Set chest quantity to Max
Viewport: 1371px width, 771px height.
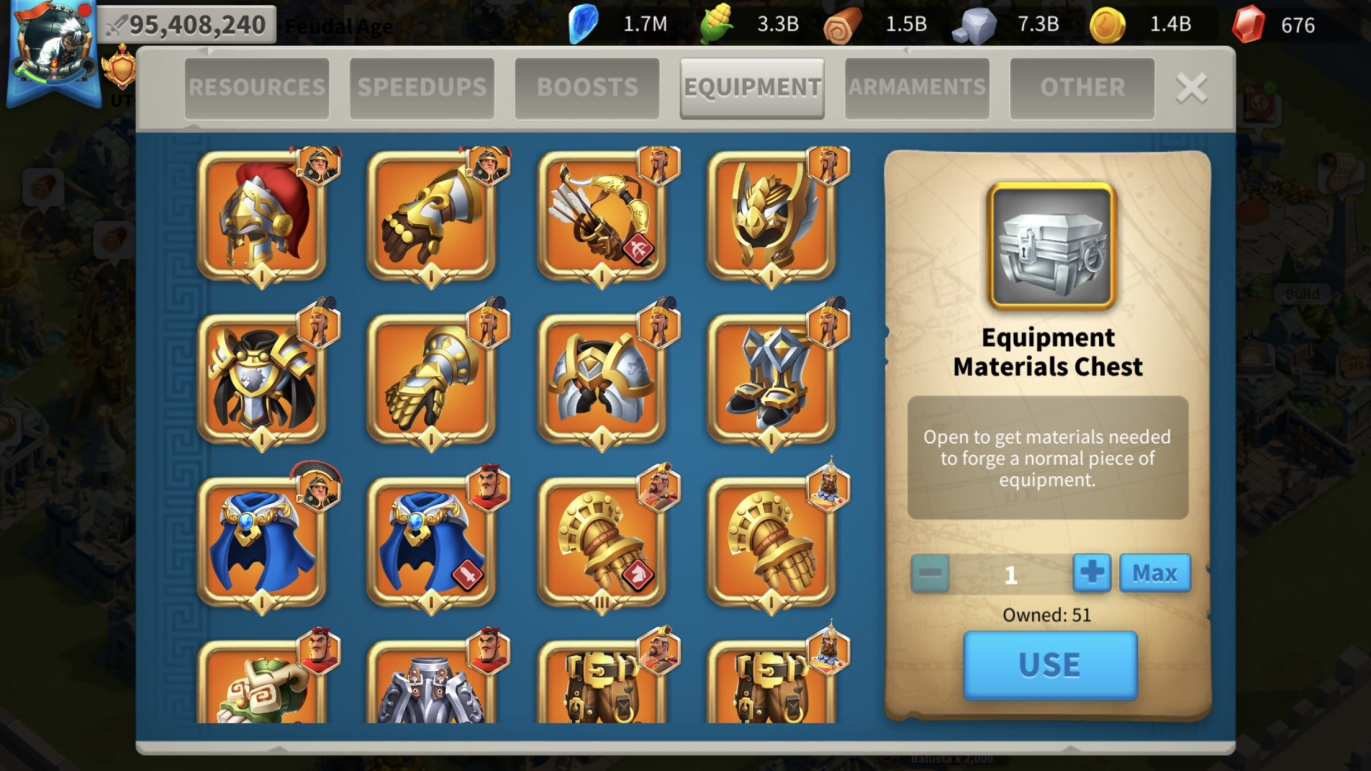(1155, 573)
